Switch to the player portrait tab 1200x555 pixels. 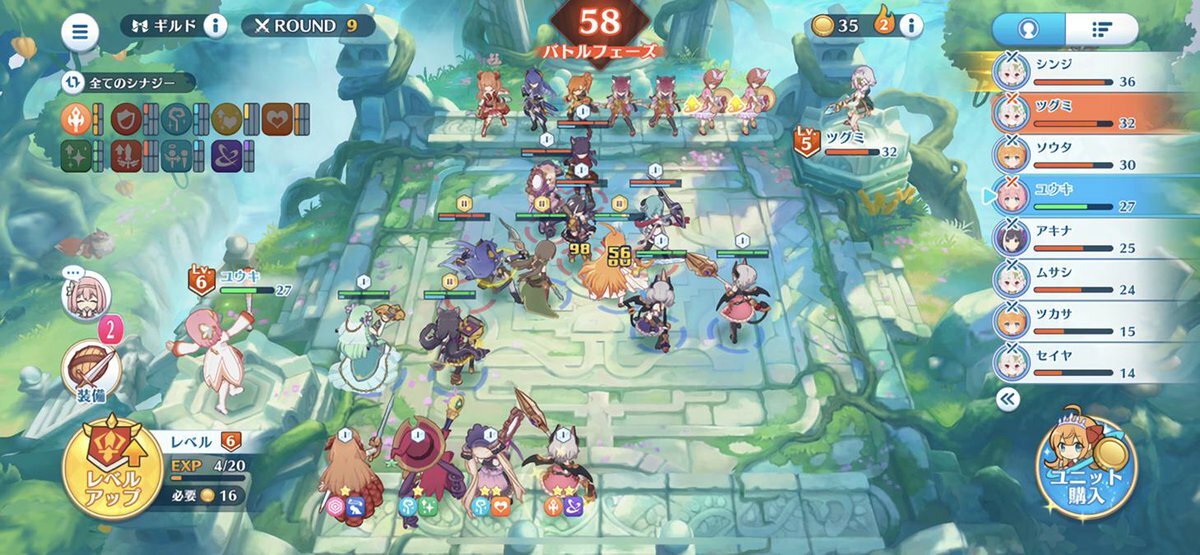[1028, 29]
